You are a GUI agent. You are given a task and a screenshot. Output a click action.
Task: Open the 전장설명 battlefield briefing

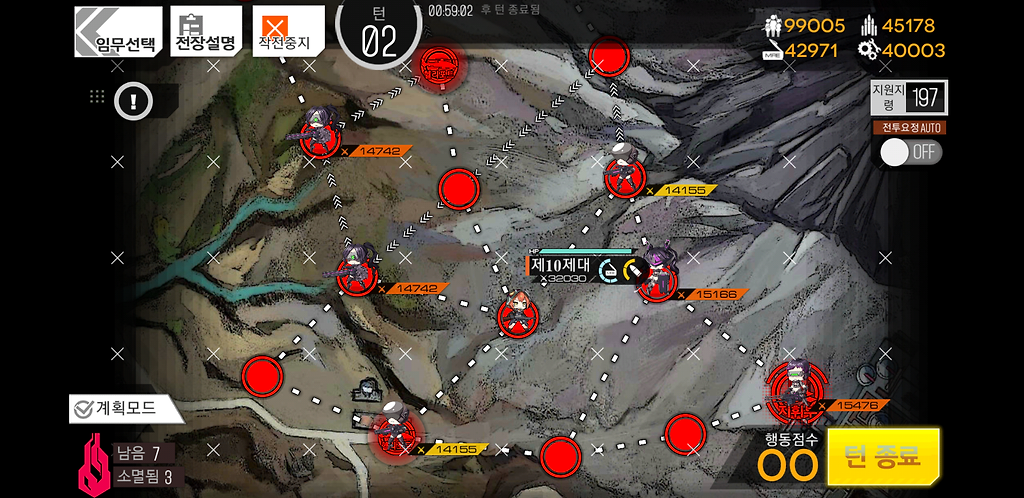205,32
